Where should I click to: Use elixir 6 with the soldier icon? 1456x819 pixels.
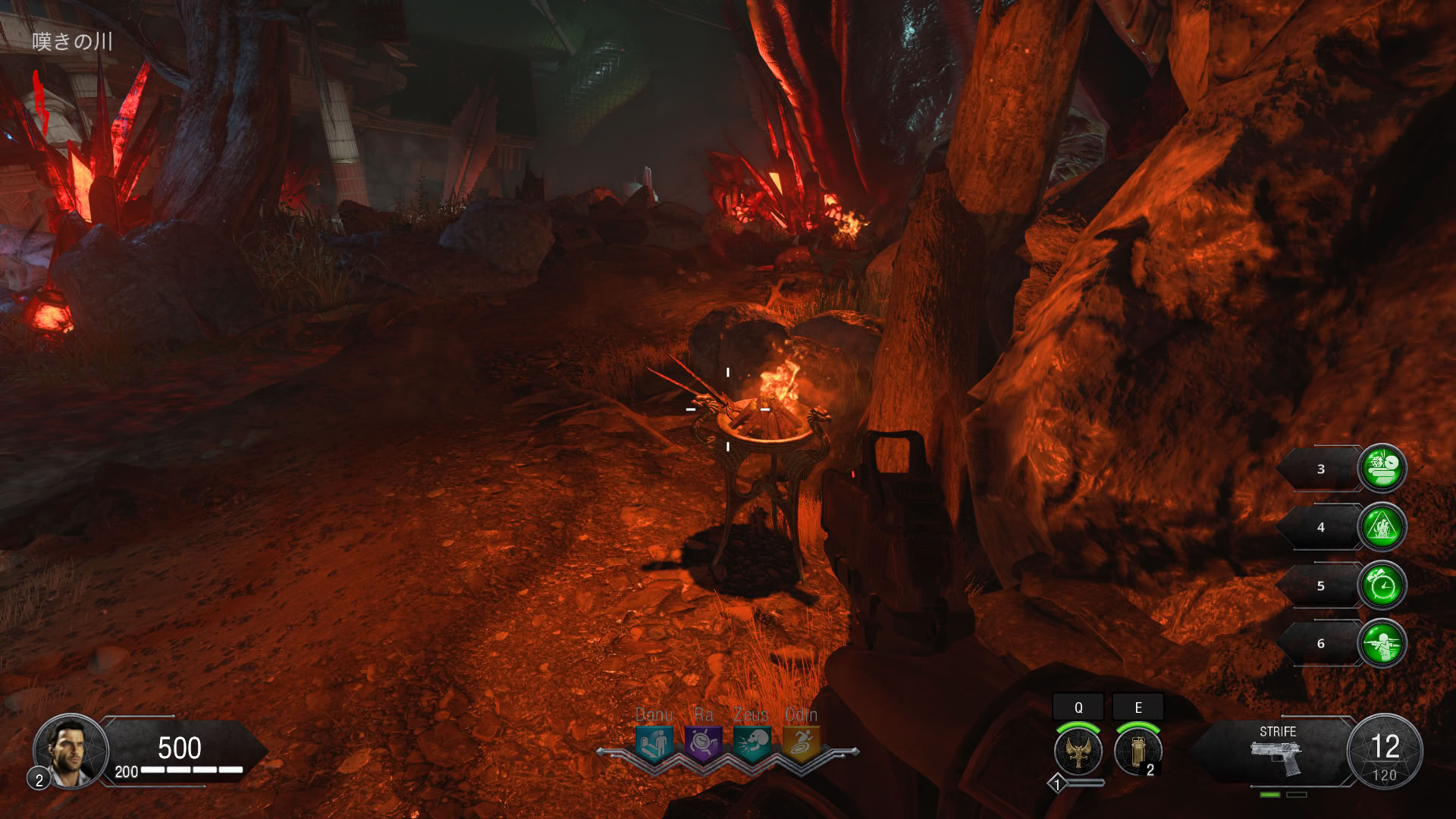[x=1382, y=644]
